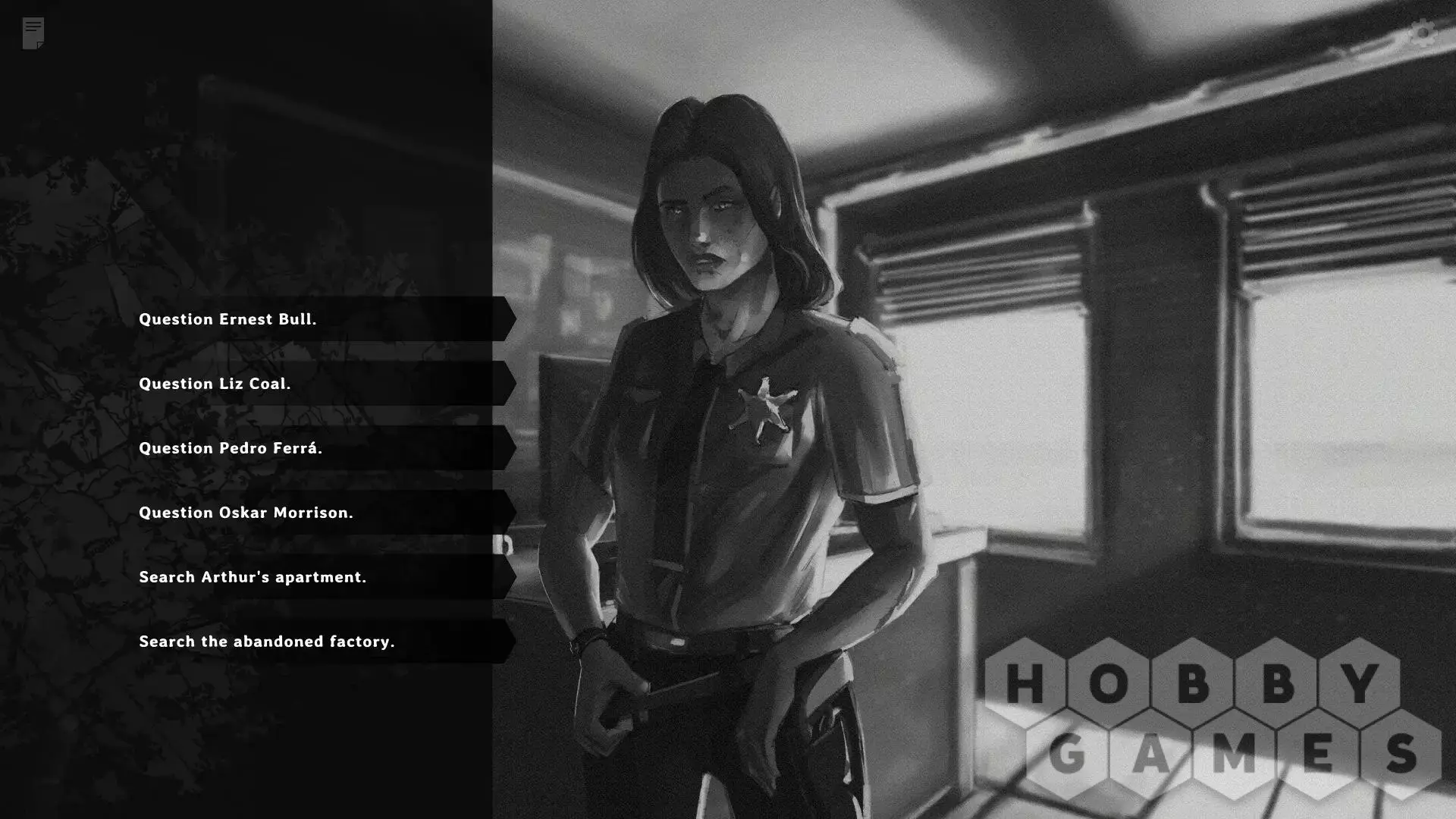The image size is (1456, 819).
Task: Open the notes document icon
Action: coord(33,33)
